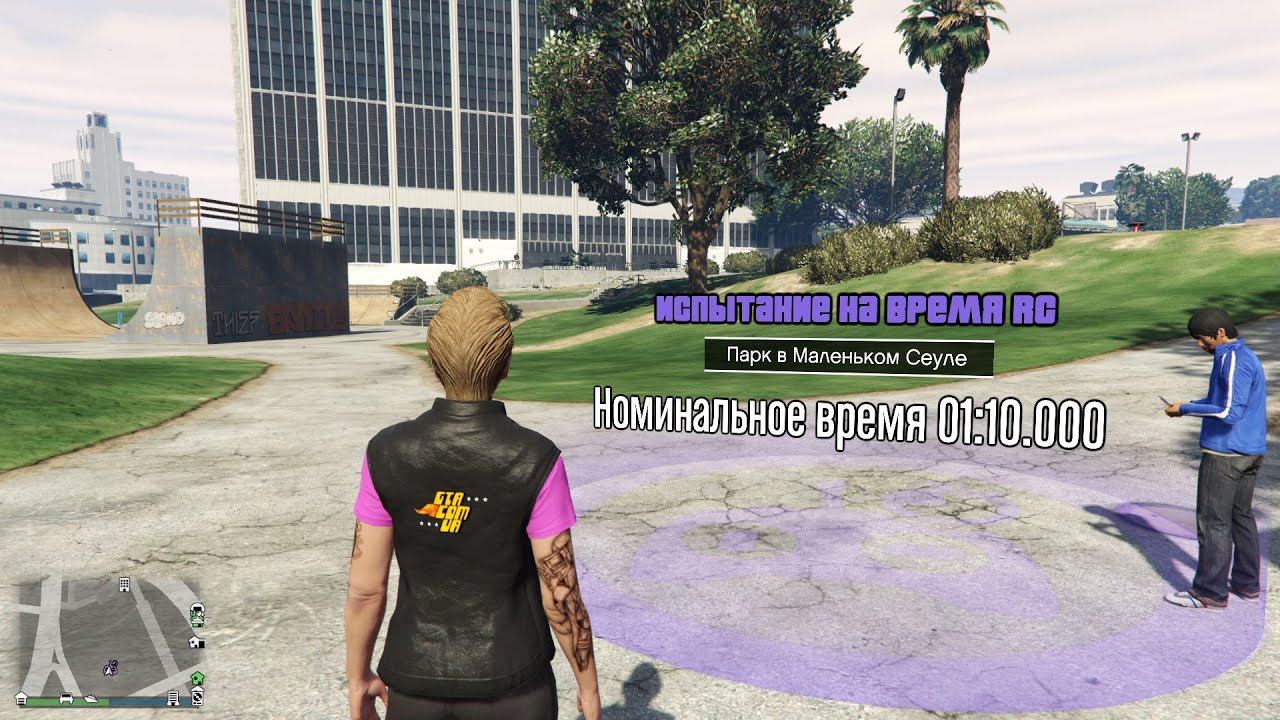Select the white car blip on minimap
Image resolution: width=1280 pixels, height=720 pixels.
click(65, 697)
